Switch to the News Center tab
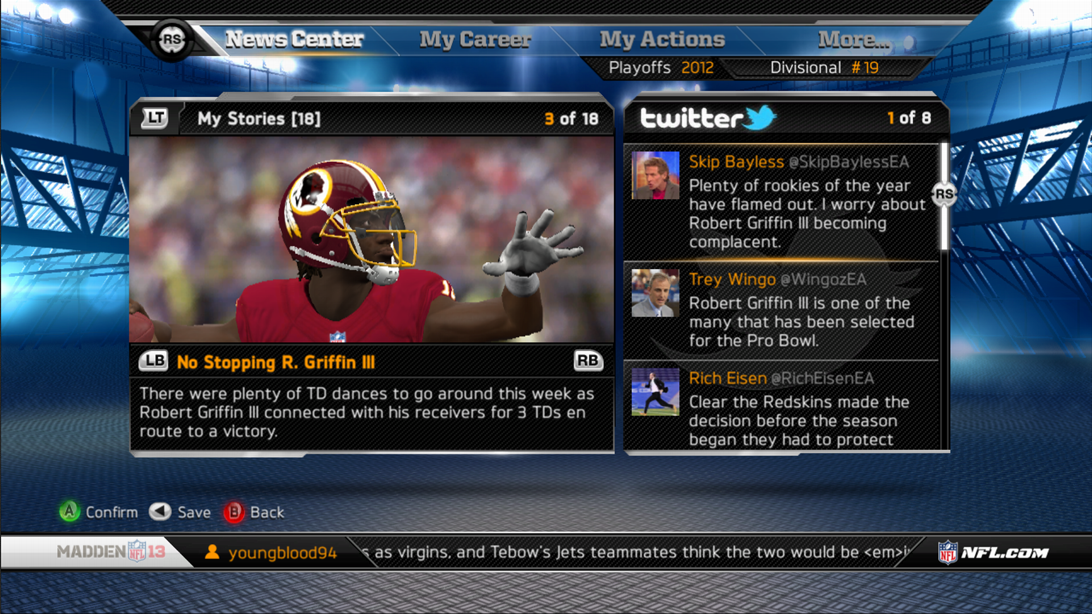This screenshot has height=614, width=1092. 294,40
